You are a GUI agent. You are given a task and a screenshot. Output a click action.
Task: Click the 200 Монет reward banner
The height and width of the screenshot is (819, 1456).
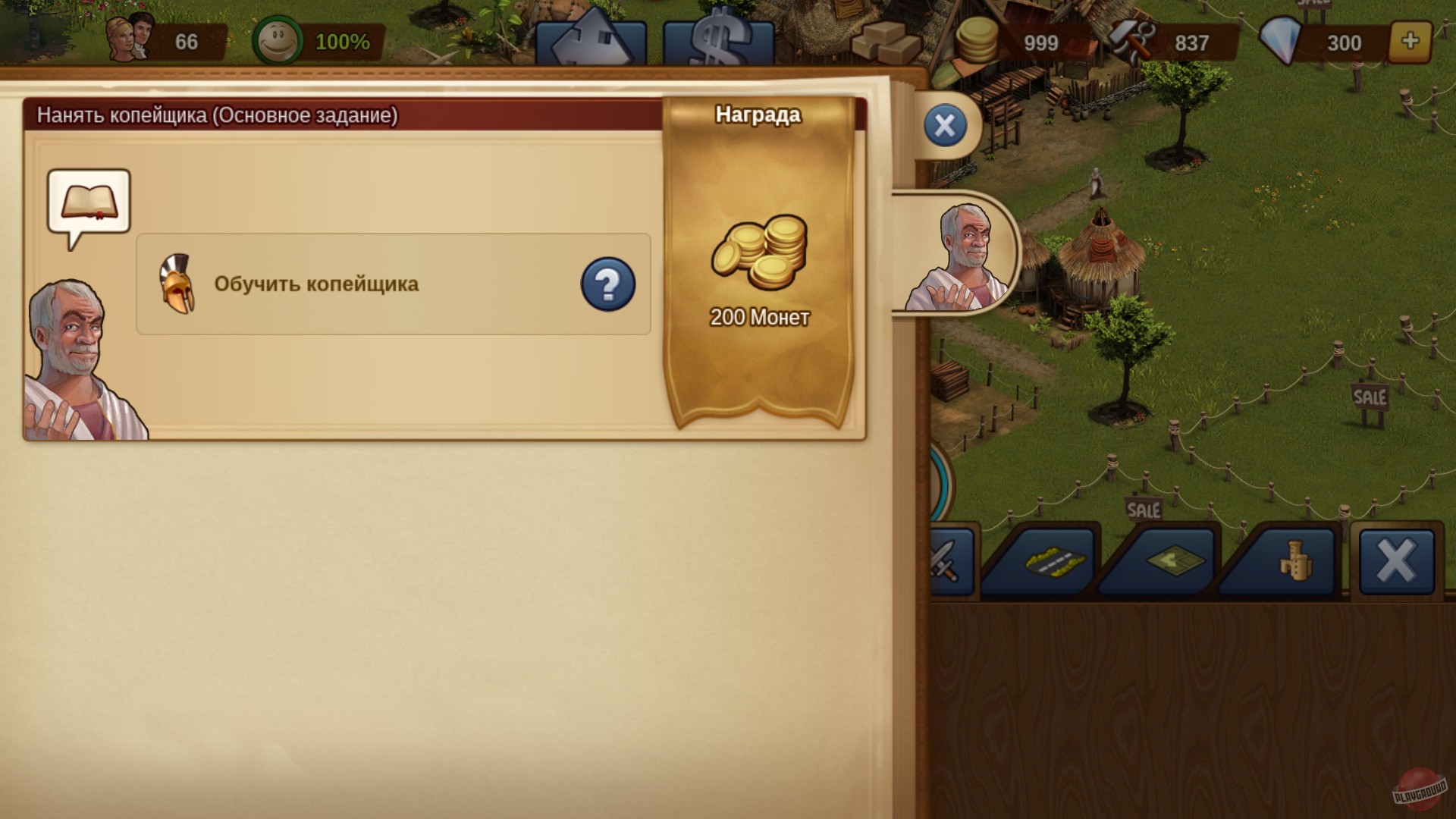(758, 273)
